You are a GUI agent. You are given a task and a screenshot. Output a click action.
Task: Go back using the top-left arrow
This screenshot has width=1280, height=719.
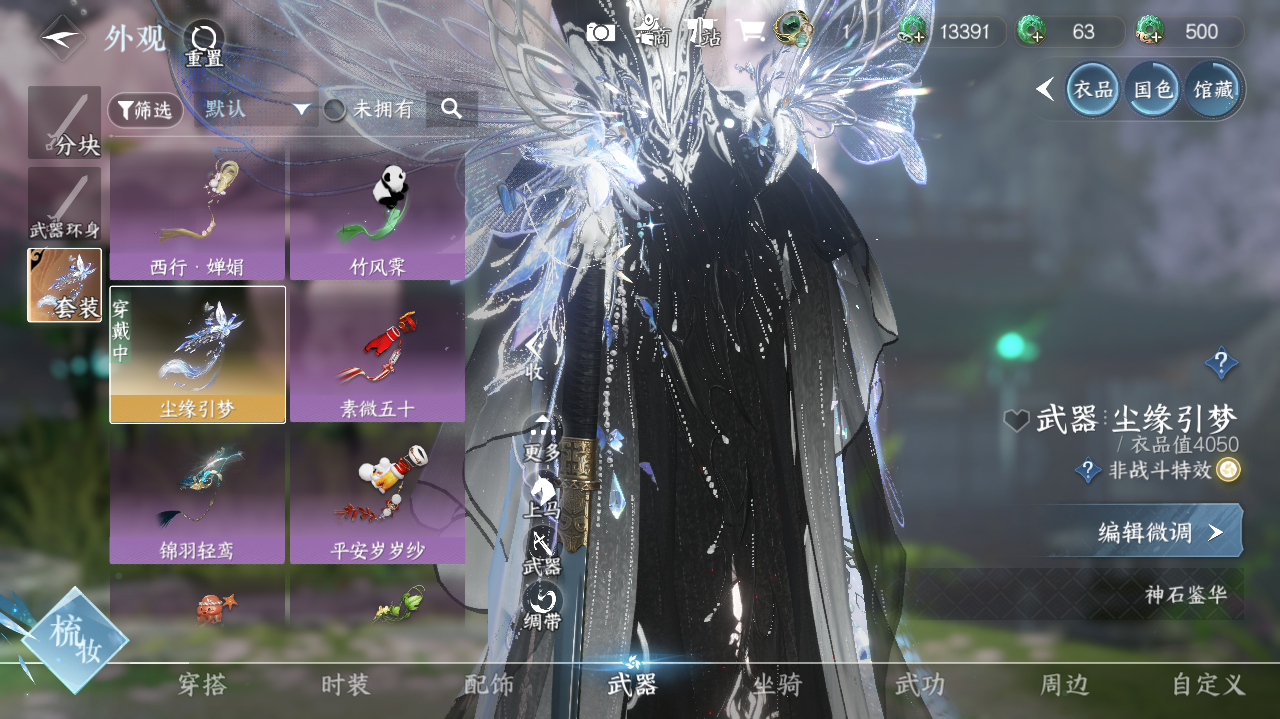(62, 38)
